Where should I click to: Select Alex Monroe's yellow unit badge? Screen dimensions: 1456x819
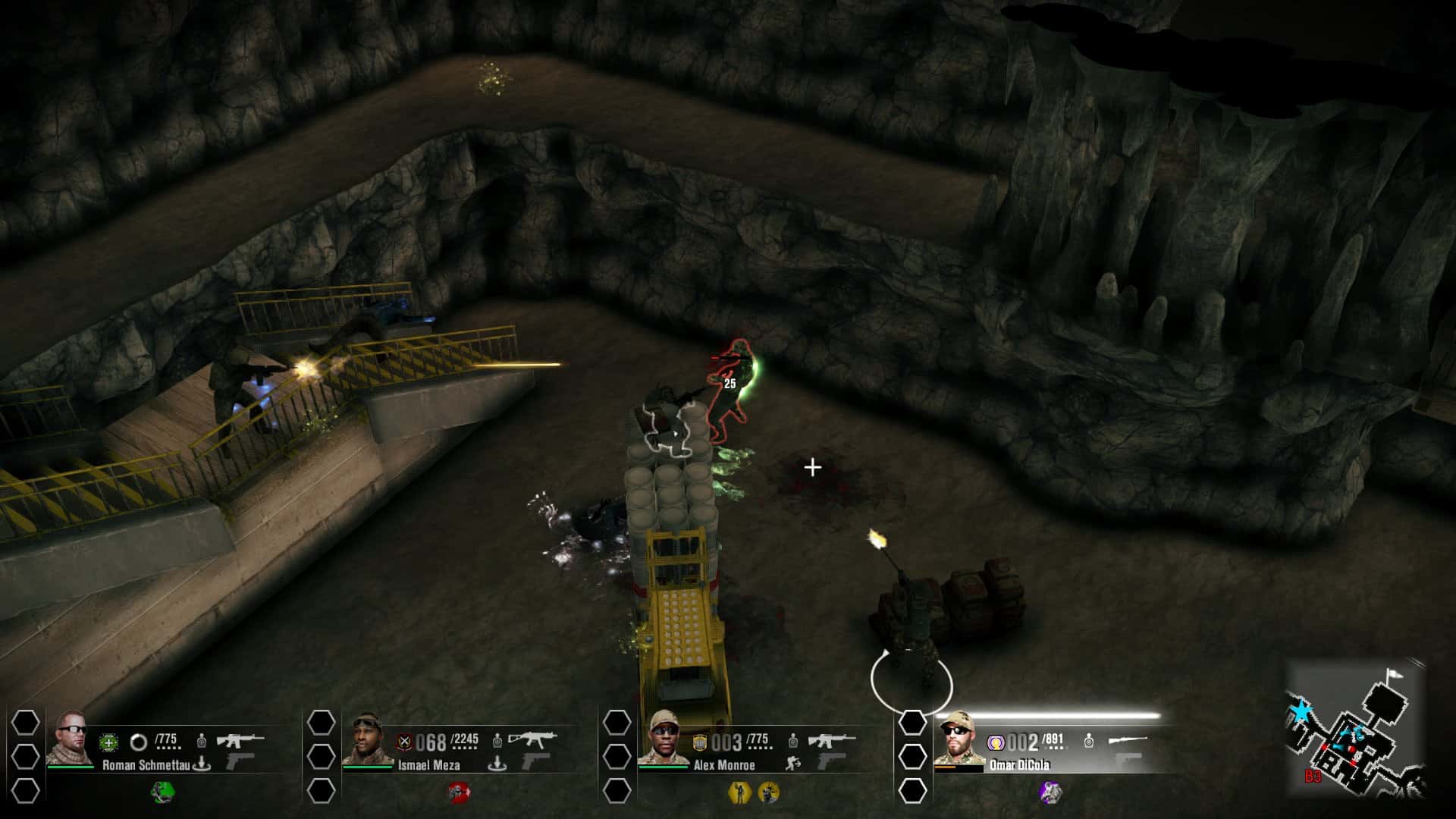coord(700,742)
